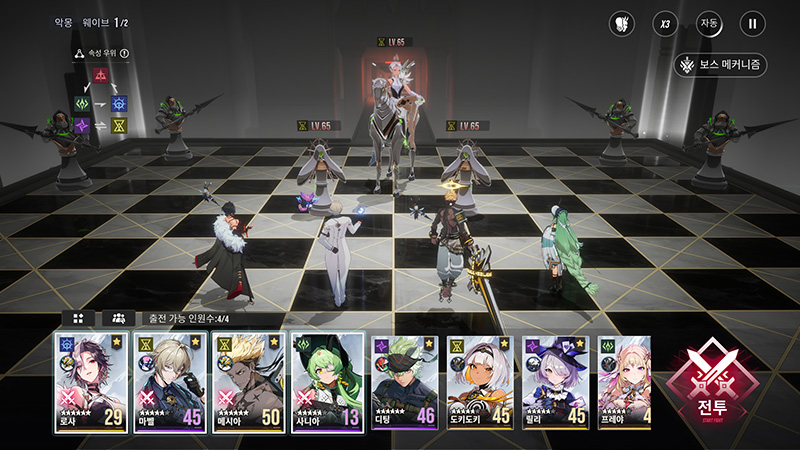Screen dimensions: 800x450
Task: Choose the 도키도키 character card
Action: [479, 382]
